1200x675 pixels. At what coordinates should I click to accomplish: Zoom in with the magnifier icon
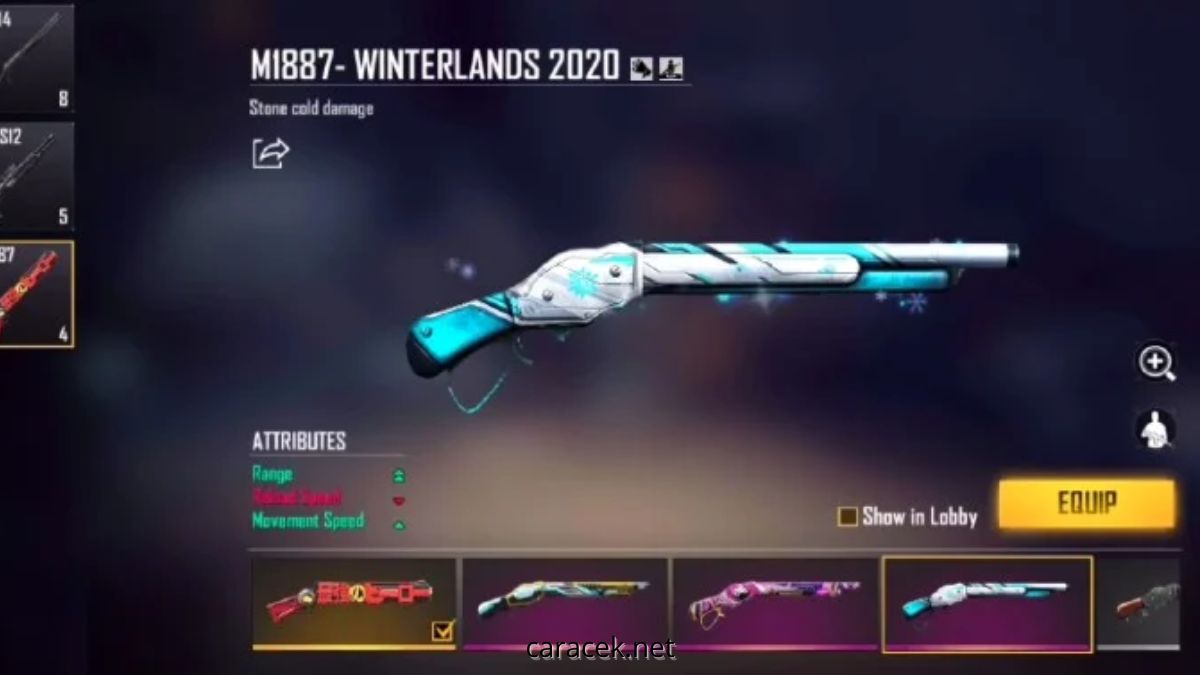coord(1157,363)
